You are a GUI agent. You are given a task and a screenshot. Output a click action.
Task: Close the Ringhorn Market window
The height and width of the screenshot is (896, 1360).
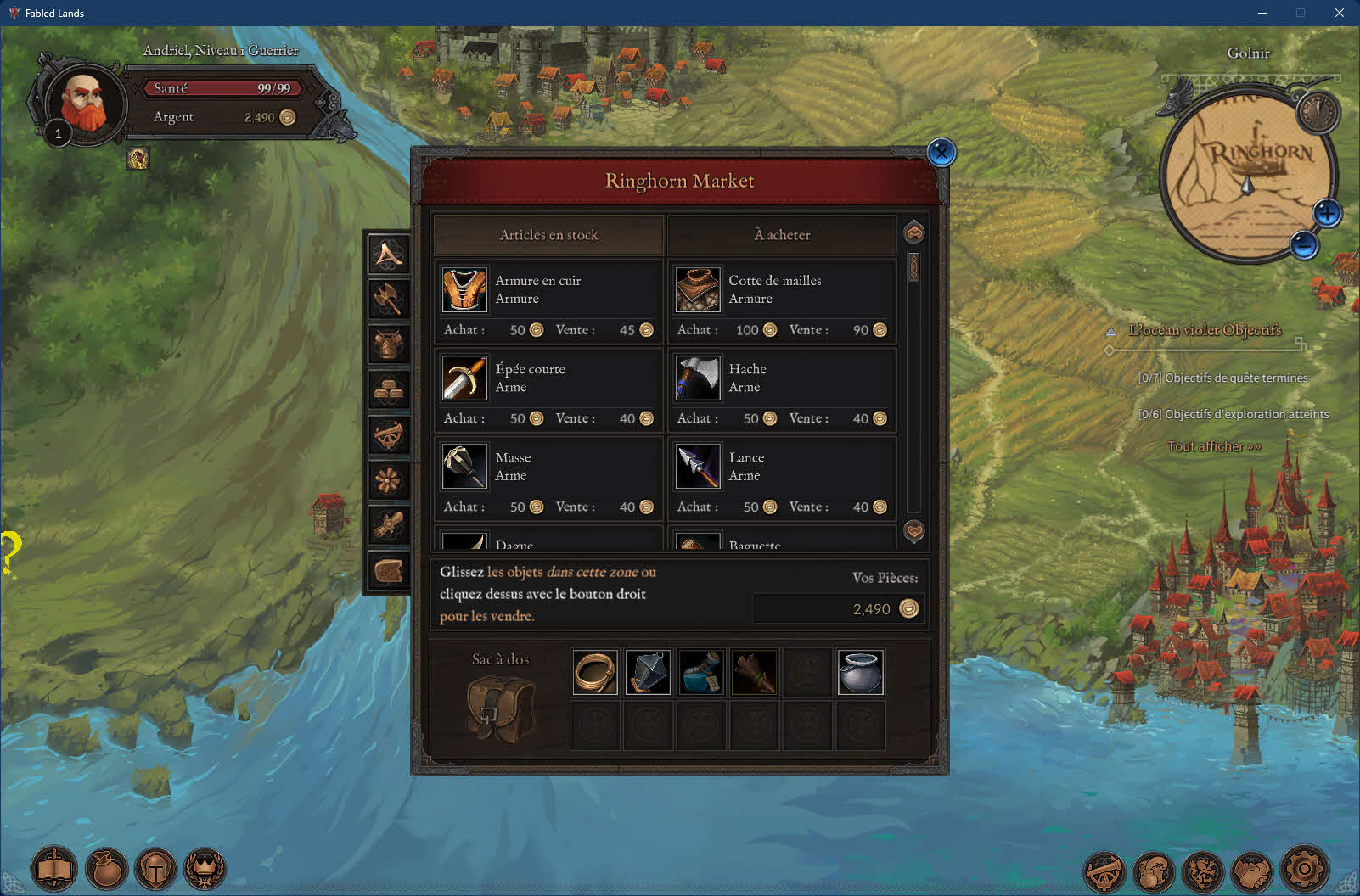941,153
